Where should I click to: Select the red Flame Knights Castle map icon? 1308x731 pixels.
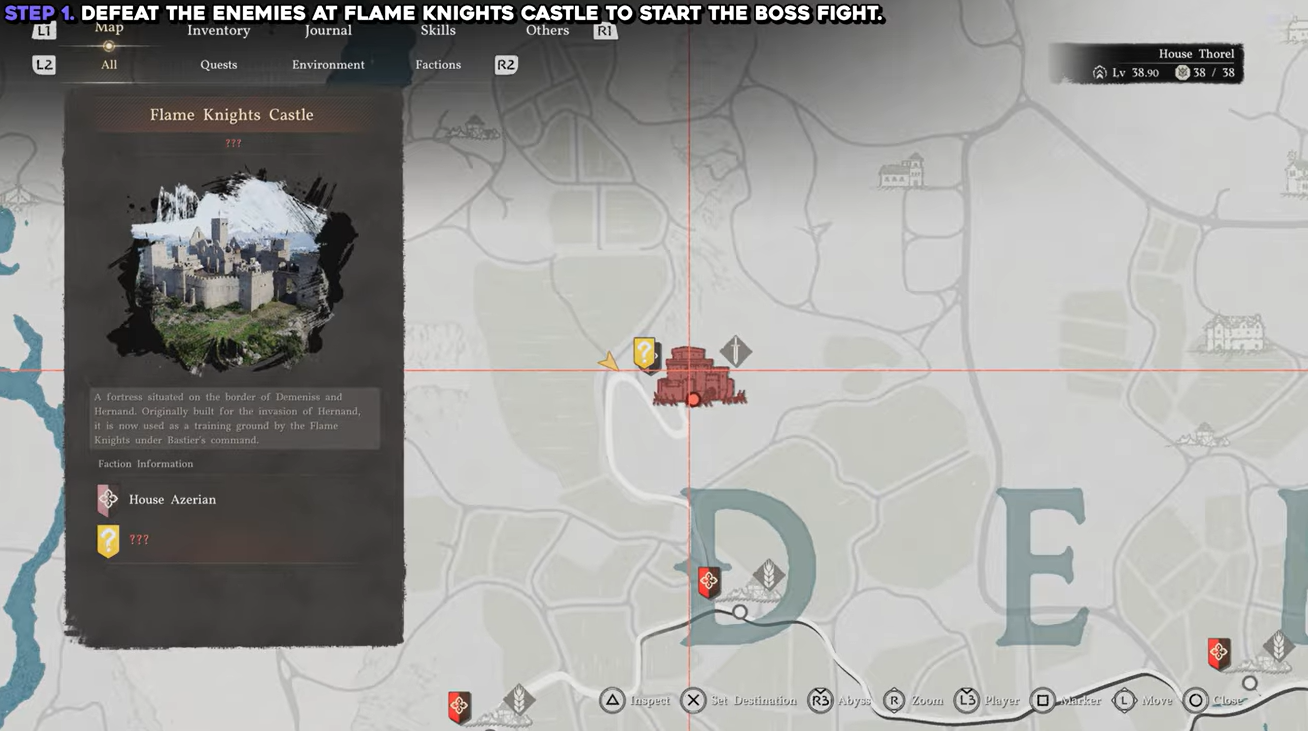(694, 376)
